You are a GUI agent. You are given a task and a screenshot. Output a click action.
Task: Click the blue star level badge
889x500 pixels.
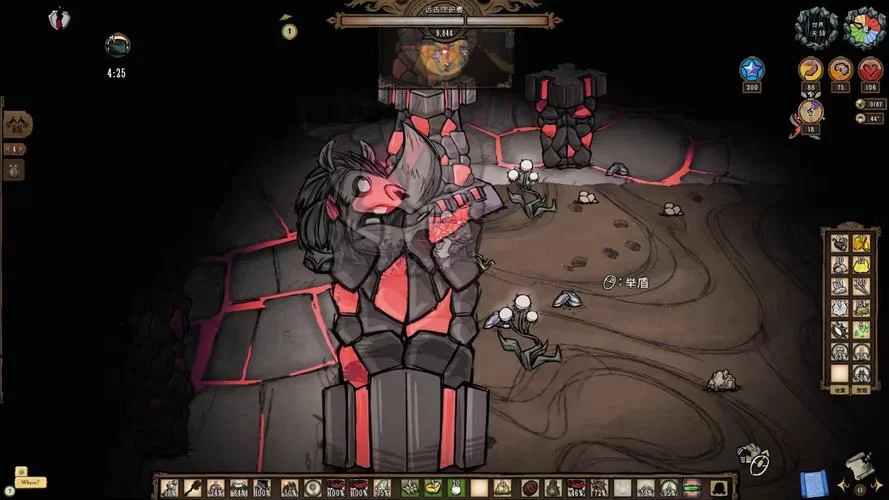click(x=752, y=69)
